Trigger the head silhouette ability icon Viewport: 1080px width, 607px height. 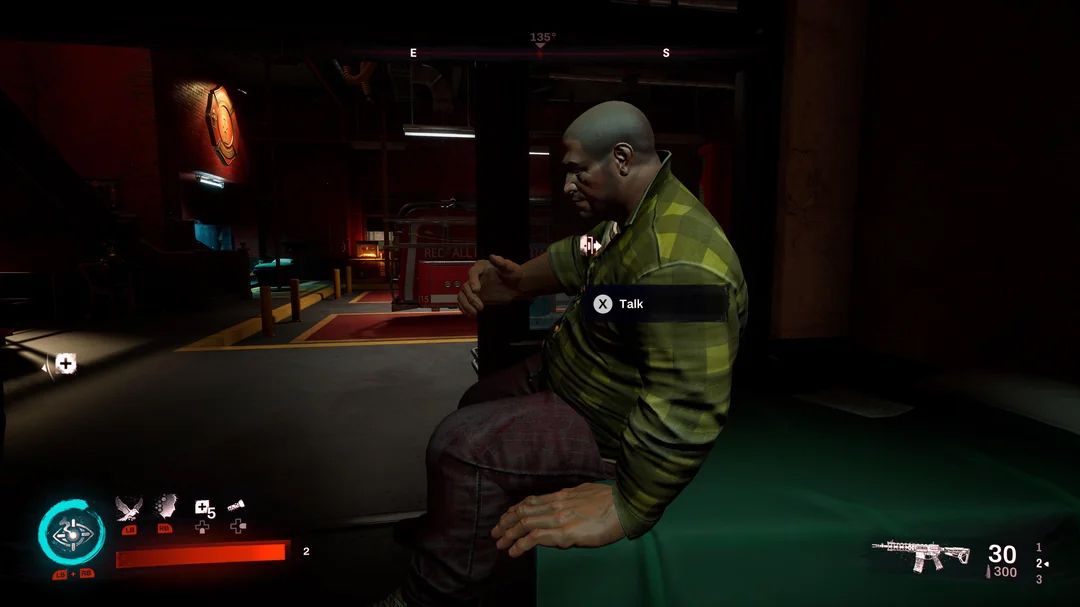tap(166, 507)
